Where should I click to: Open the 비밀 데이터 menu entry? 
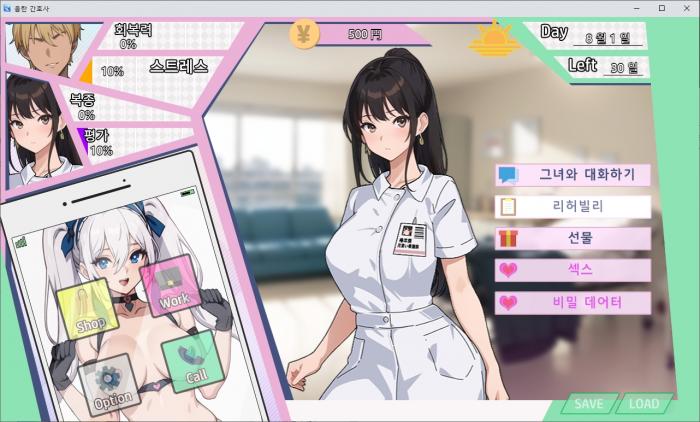tap(573, 302)
